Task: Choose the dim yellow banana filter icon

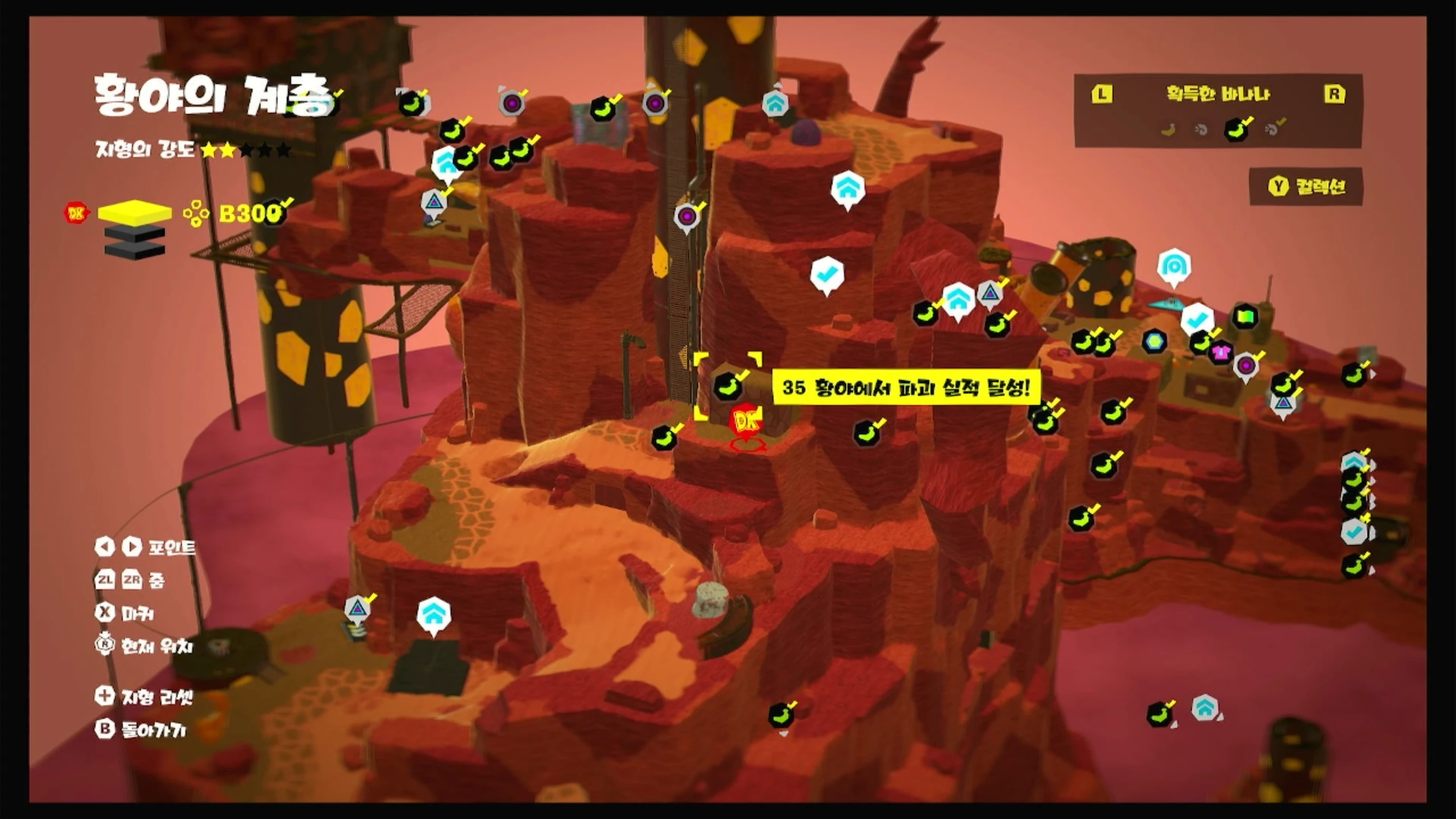Action: coord(1168,130)
